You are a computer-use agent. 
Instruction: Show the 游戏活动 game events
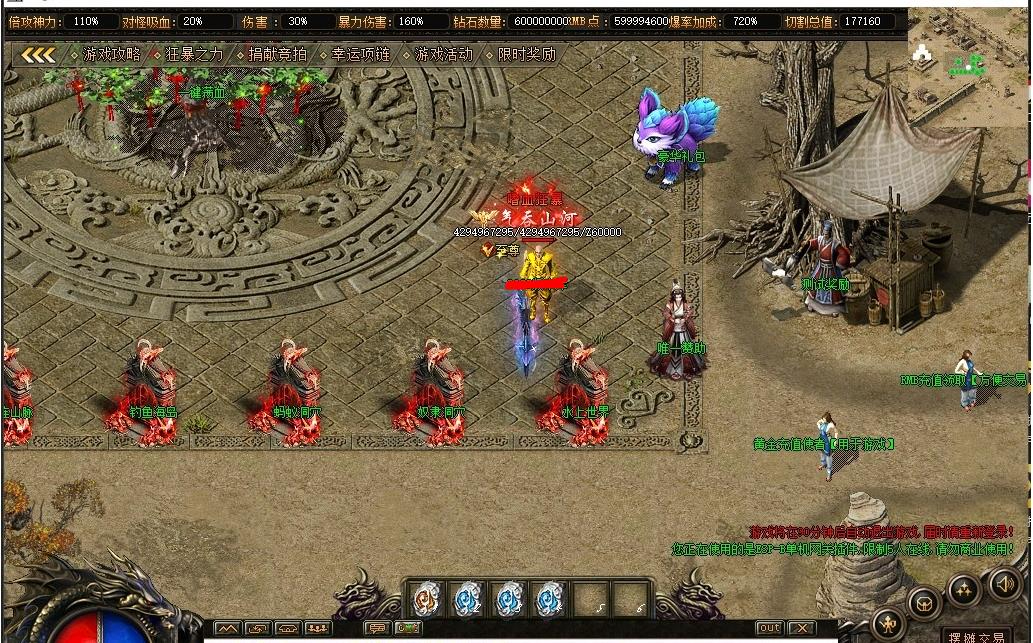pos(443,55)
